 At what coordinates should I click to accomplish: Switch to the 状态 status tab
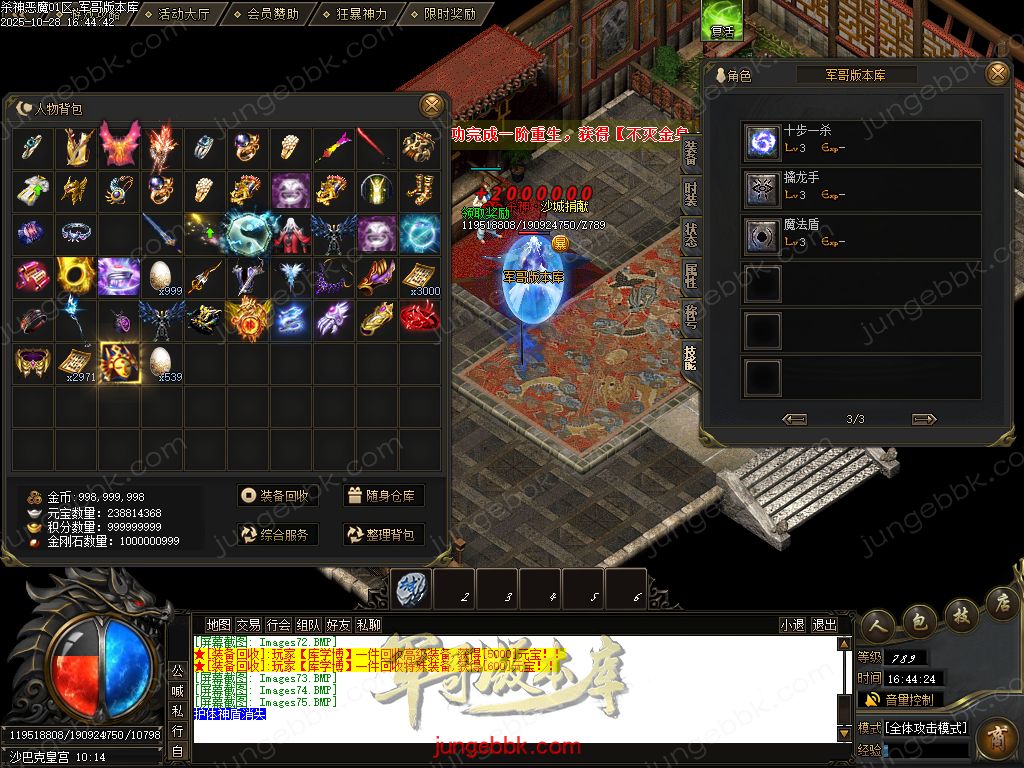point(691,236)
